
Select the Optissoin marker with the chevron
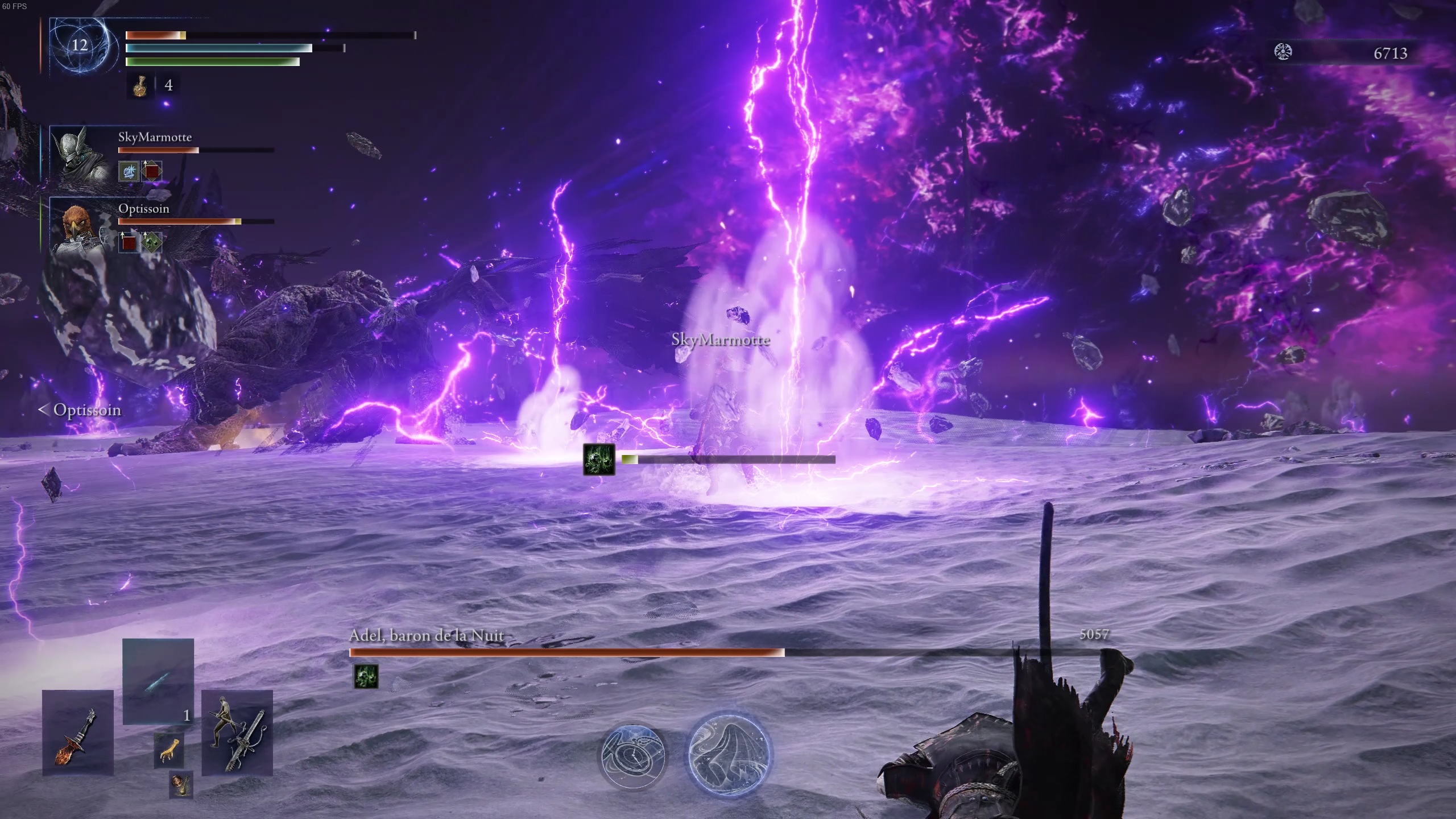click(x=80, y=410)
